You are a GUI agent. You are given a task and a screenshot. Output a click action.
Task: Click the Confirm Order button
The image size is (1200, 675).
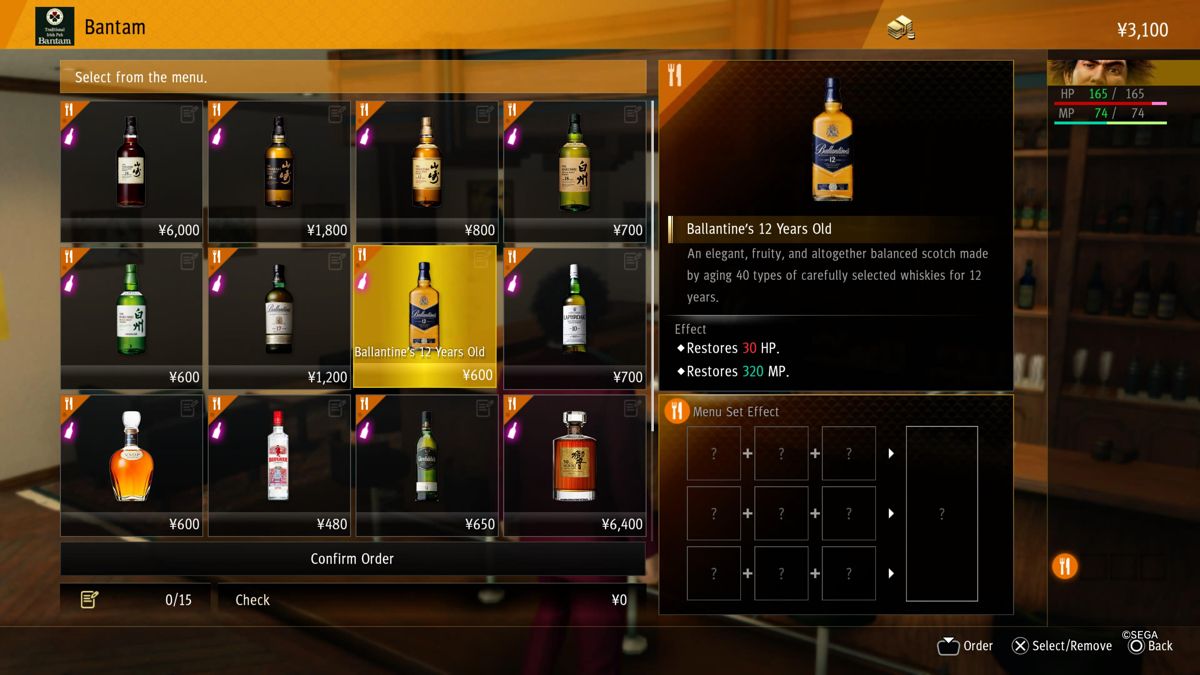click(352, 559)
